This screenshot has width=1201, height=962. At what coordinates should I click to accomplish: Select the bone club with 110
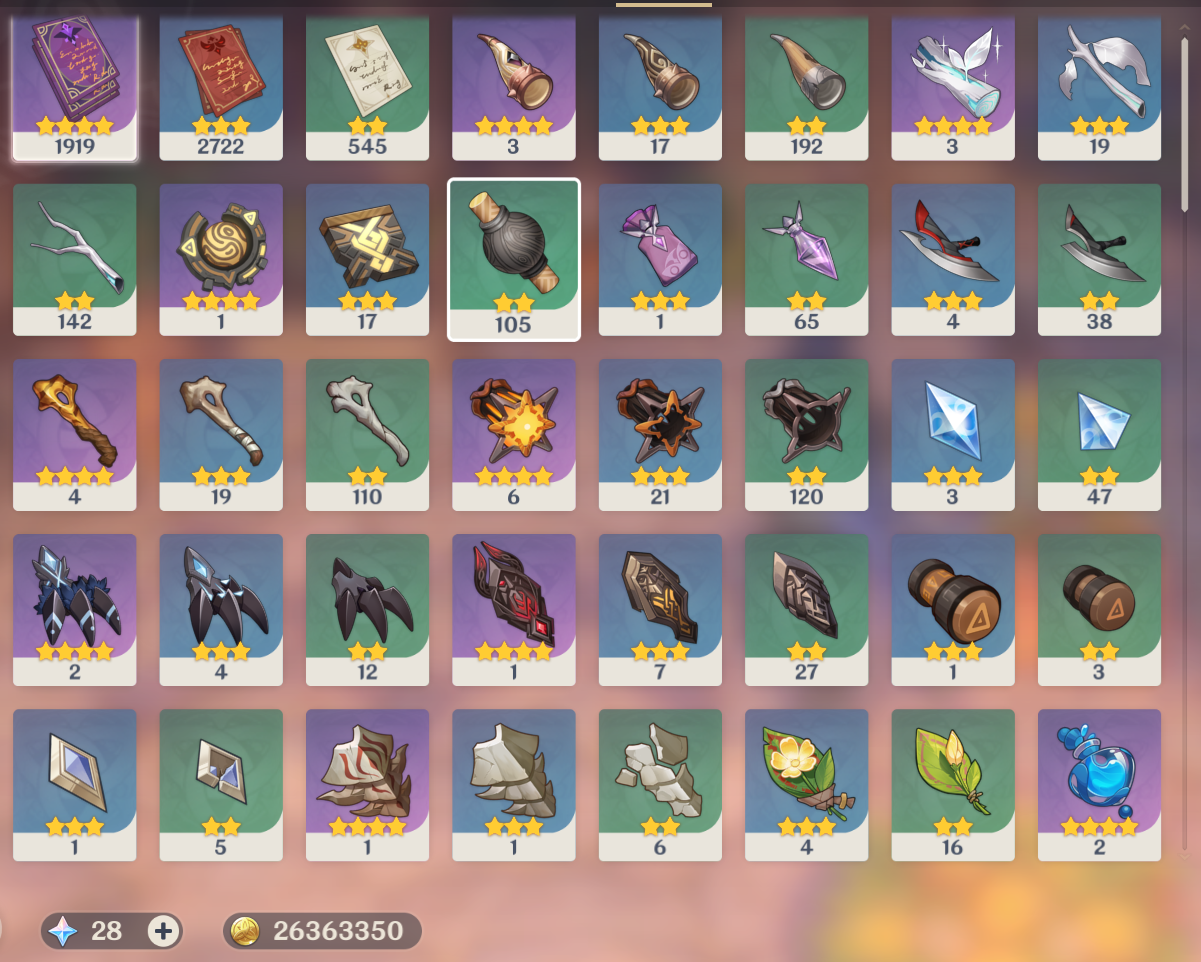pos(367,433)
